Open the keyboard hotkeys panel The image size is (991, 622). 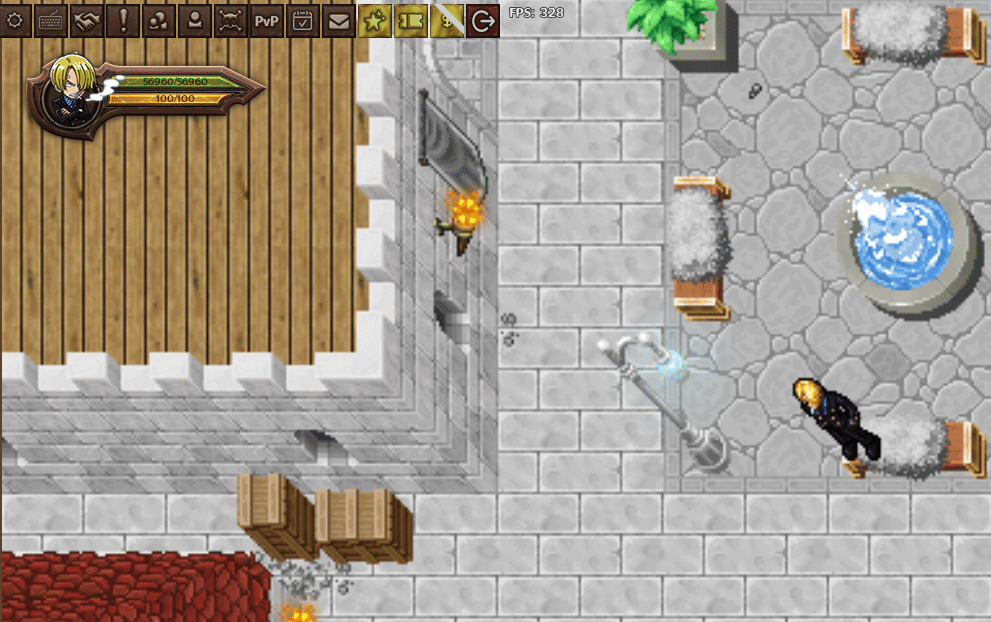[x=51, y=20]
